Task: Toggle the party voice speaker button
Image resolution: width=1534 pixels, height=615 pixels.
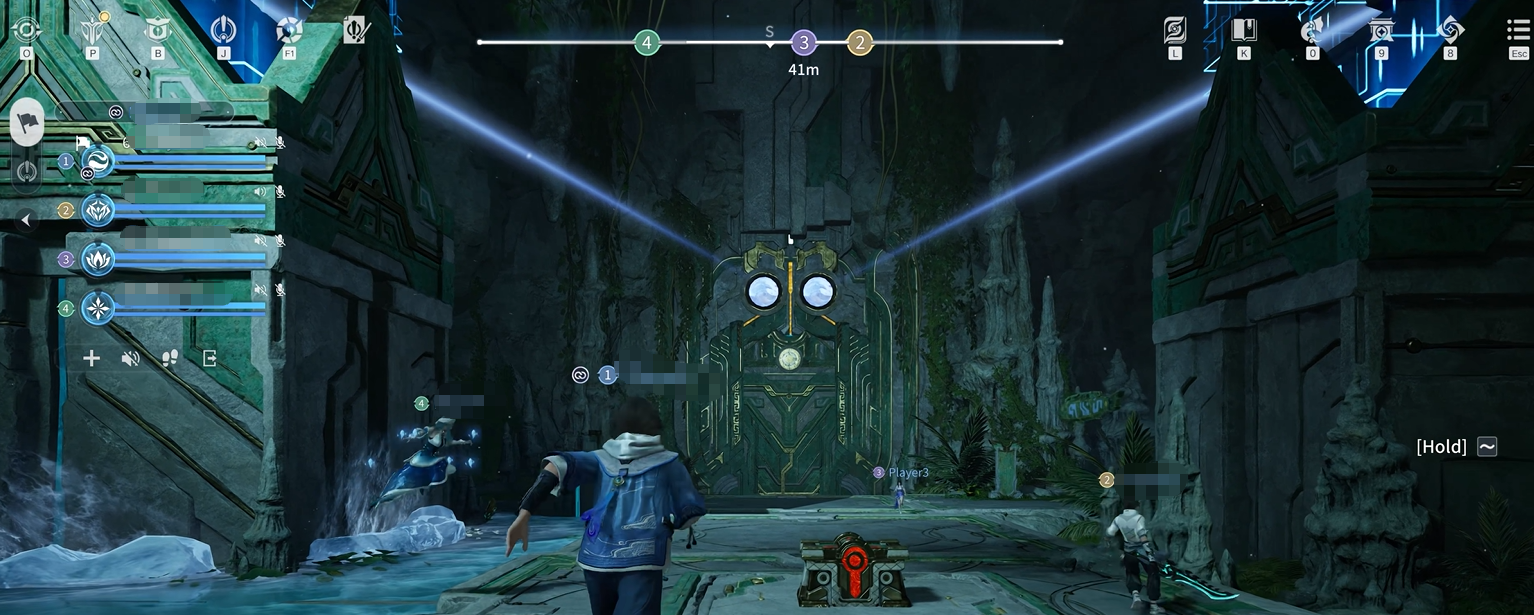Action: [130, 358]
